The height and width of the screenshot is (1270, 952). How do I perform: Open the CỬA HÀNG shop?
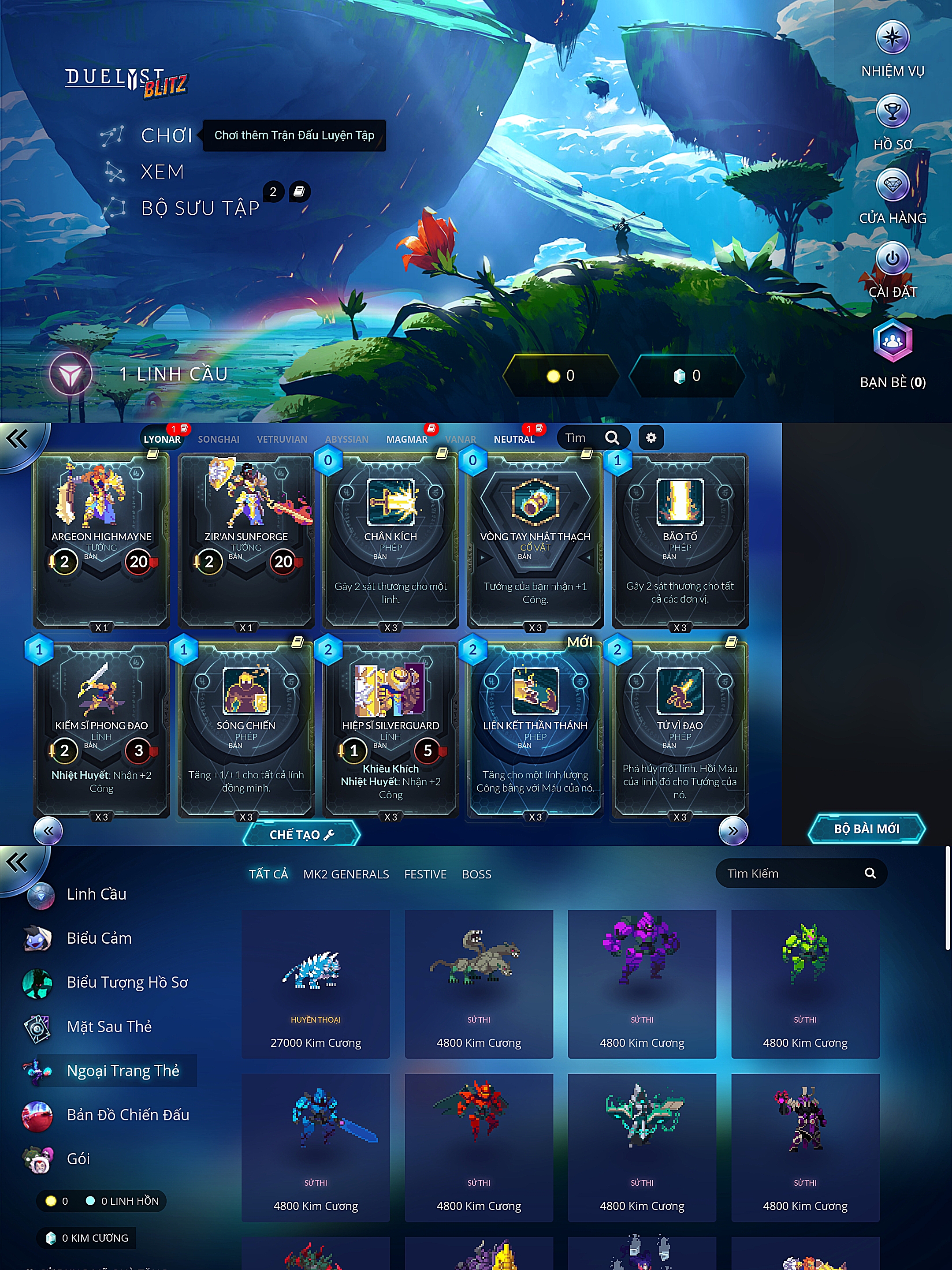(x=892, y=186)
